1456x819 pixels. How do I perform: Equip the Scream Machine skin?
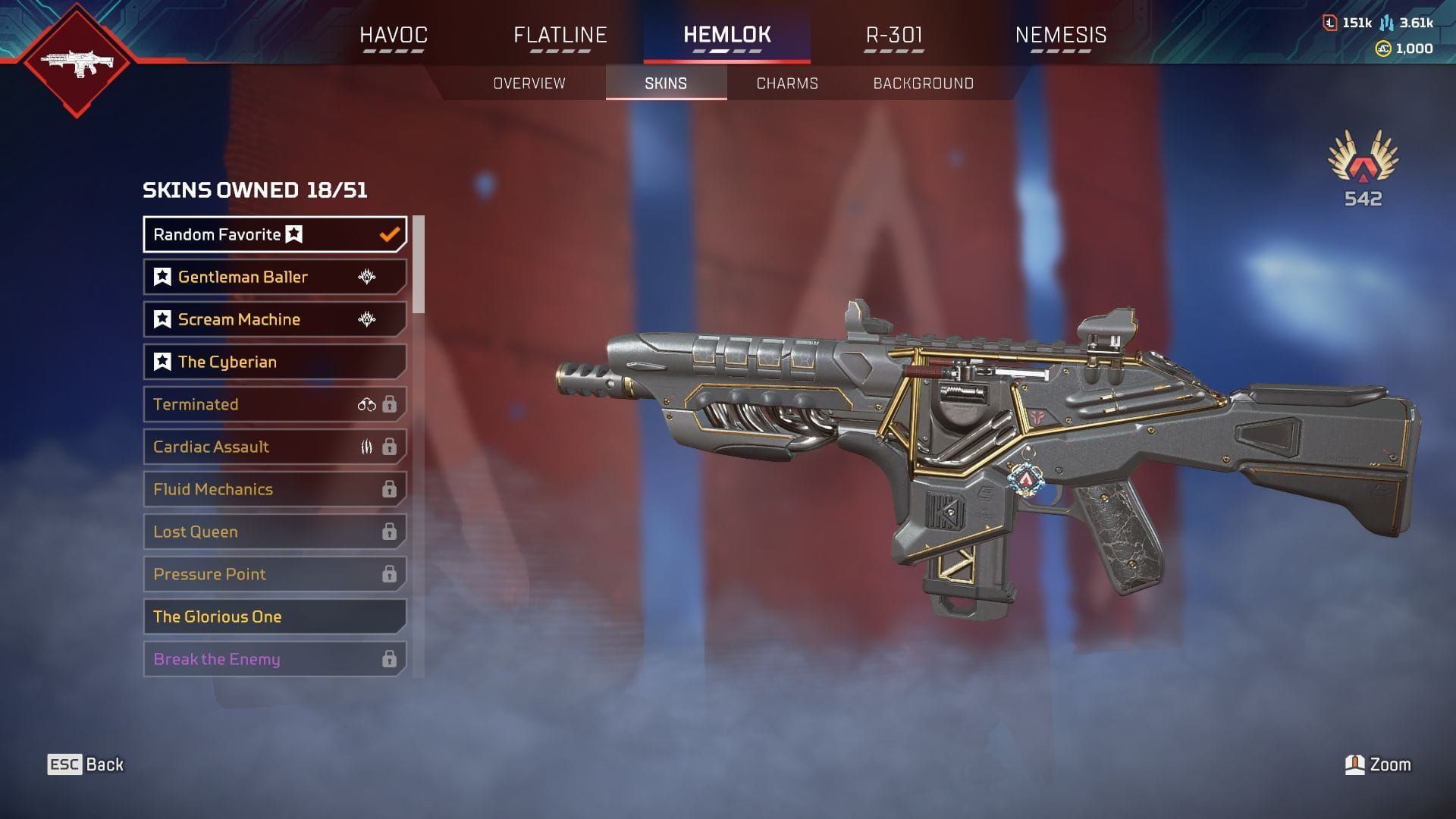(x=275, y=319)
